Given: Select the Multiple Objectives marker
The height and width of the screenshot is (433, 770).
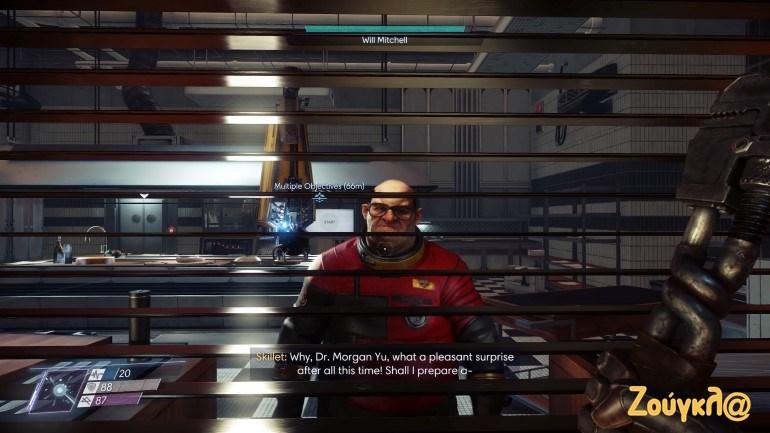Looking at the screenshot, I should (x=319, y=187).
